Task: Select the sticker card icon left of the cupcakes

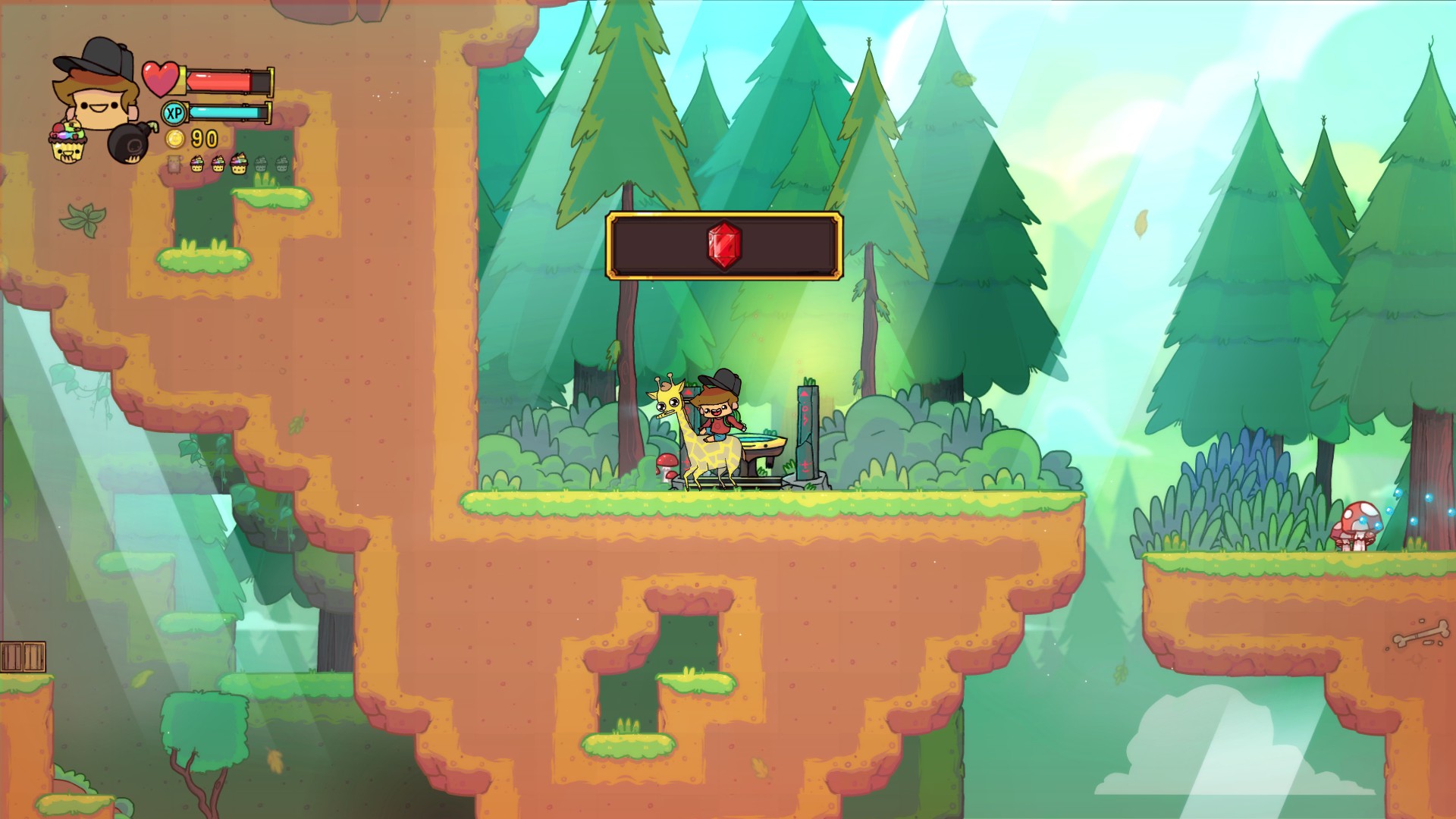Action: pos(174,165)
